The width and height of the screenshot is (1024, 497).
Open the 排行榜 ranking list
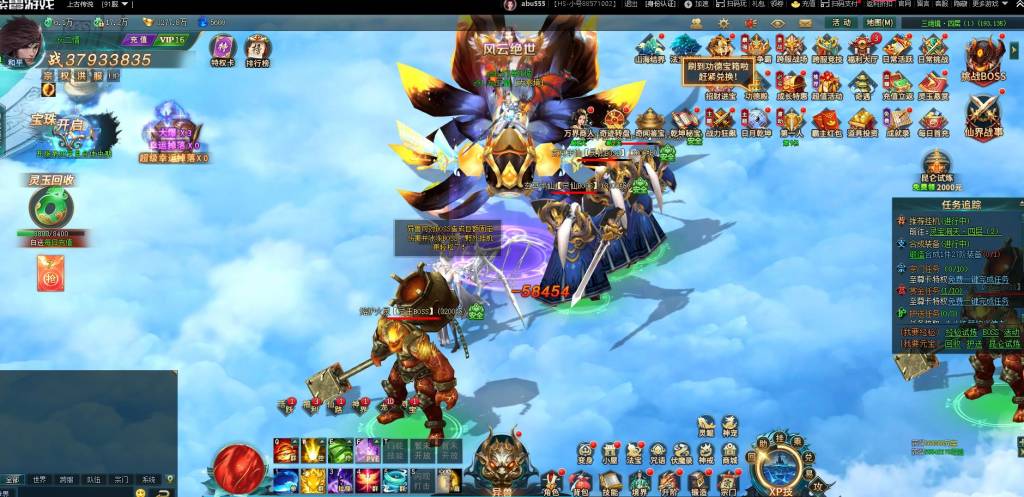[x=257, y=50]
